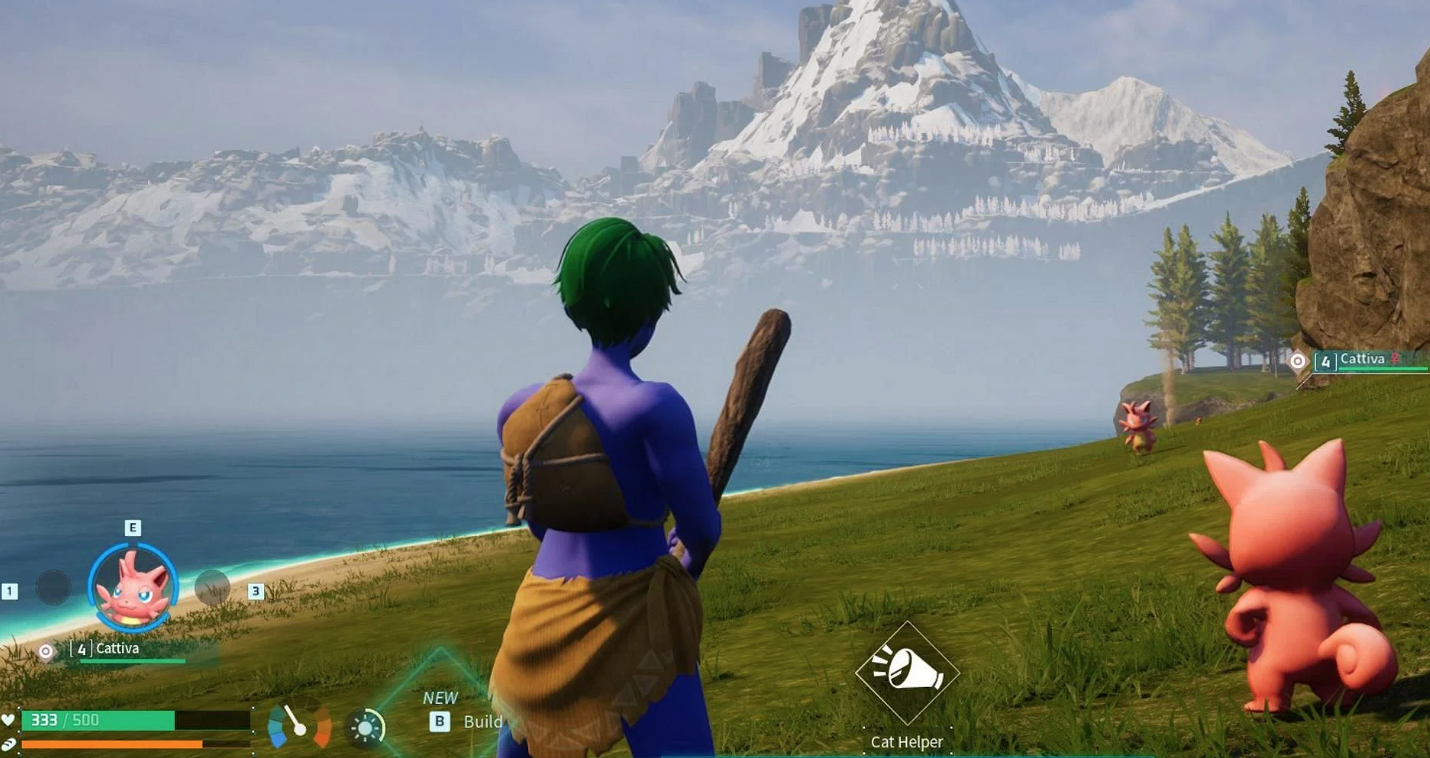Screen dimensions: 1430x758
Task: Click the hunger icon below the HP bar
Action: tap(11, 742)
